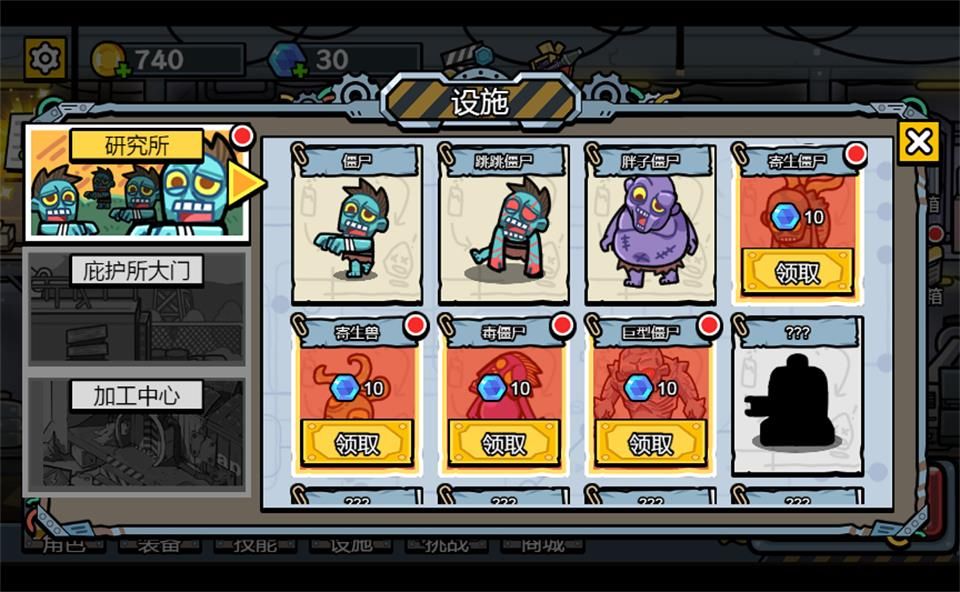The height and width of the screenshot is (592, 960).
Task: Claim the 寄生兽 reward with 领取
Action: point(356,442)
